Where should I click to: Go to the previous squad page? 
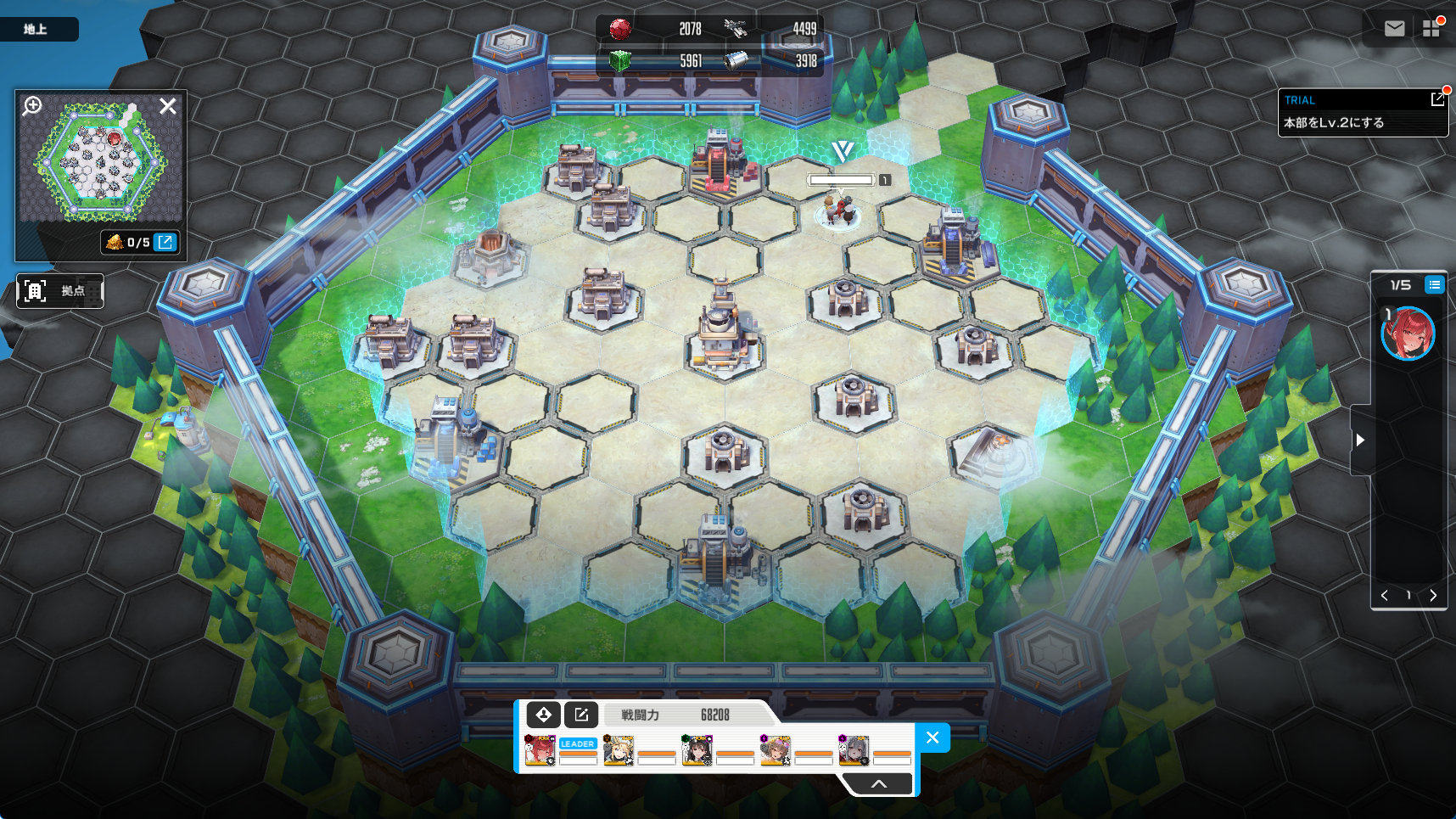click(x=1385, y=595)
